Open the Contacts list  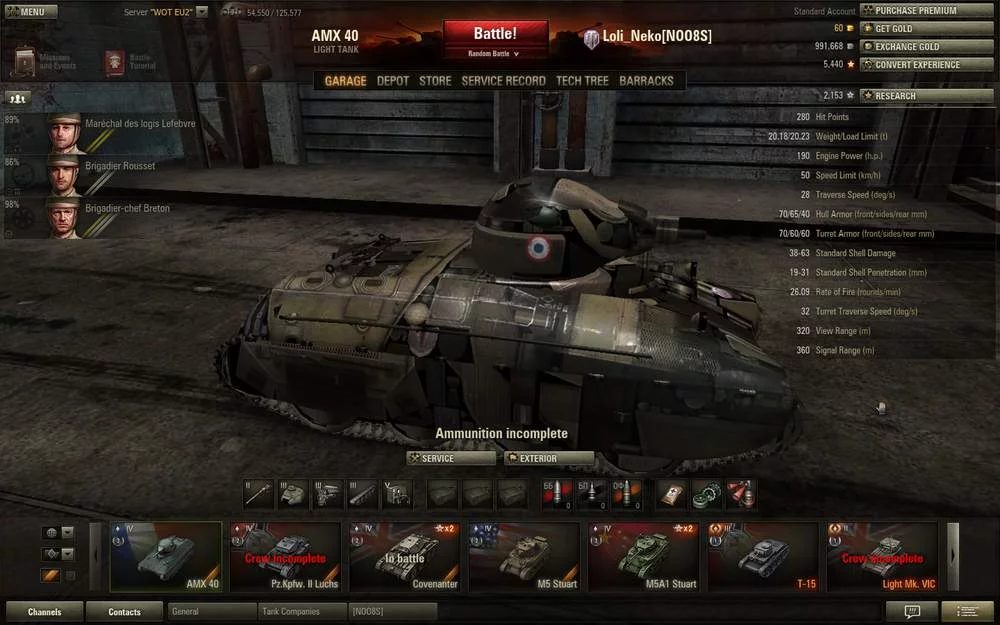(124, 611)
